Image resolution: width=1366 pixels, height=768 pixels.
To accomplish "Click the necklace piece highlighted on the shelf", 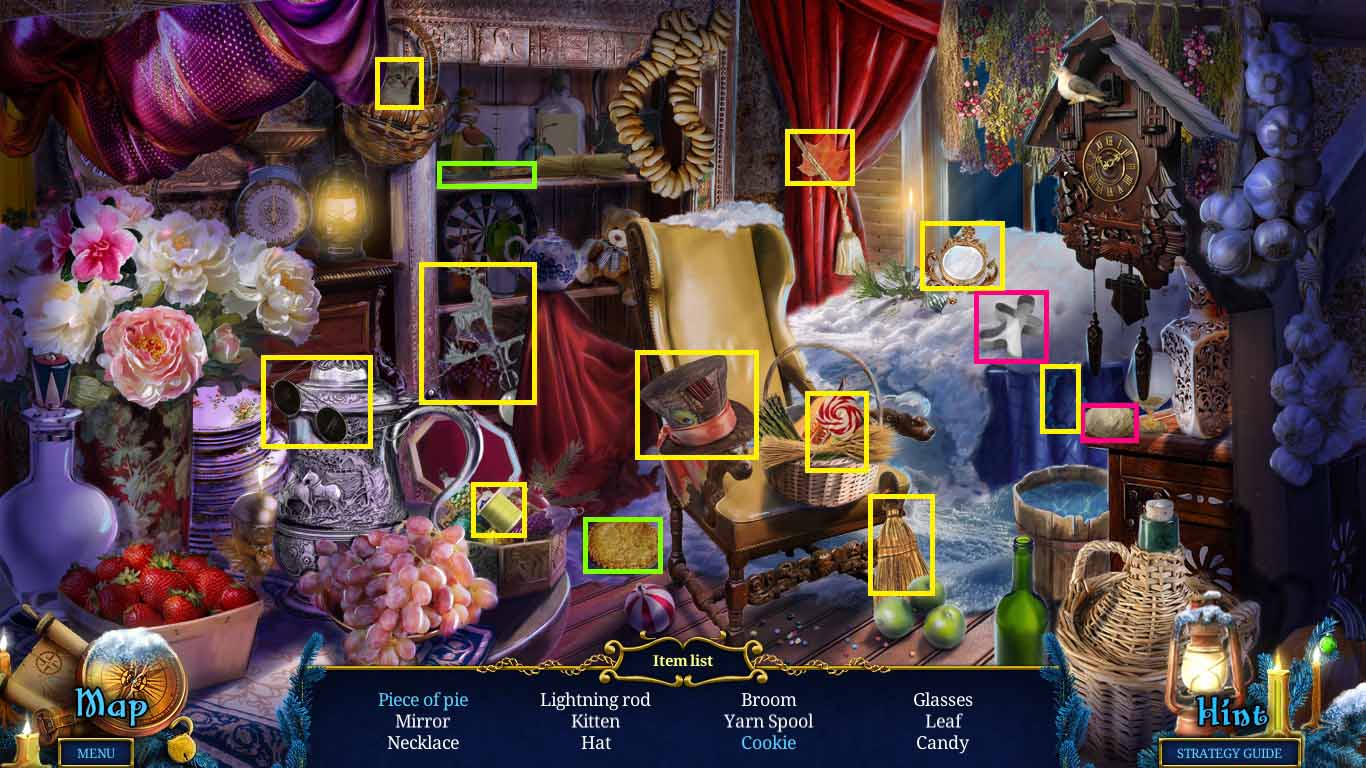I will point(479,331).
